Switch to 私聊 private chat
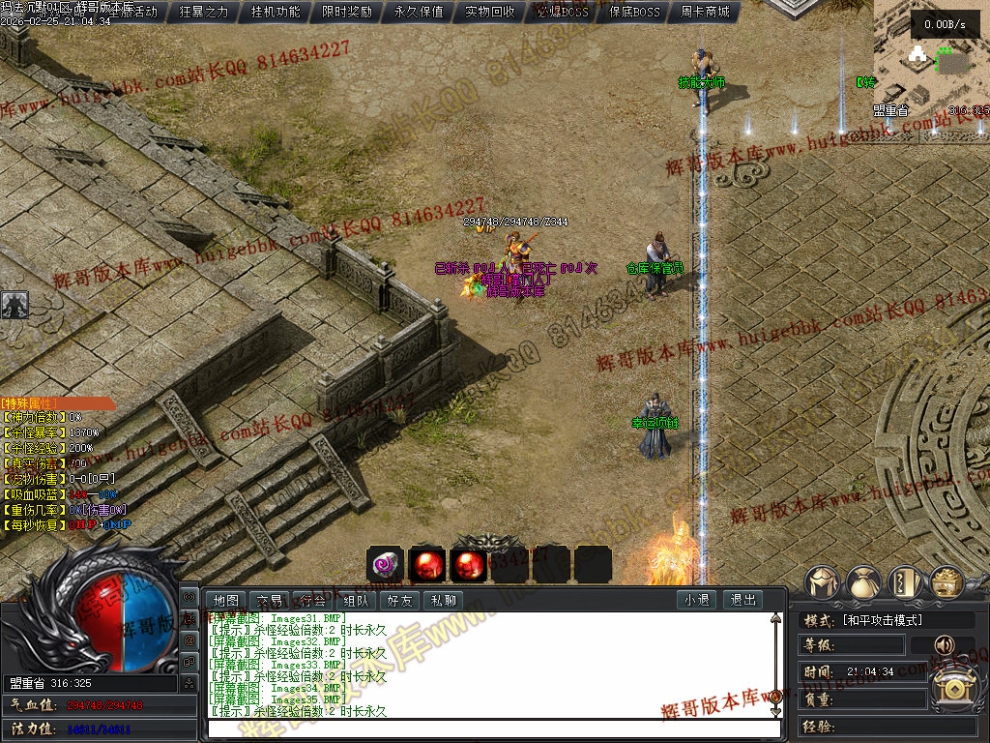990x743 pixels. pos(443,601)
